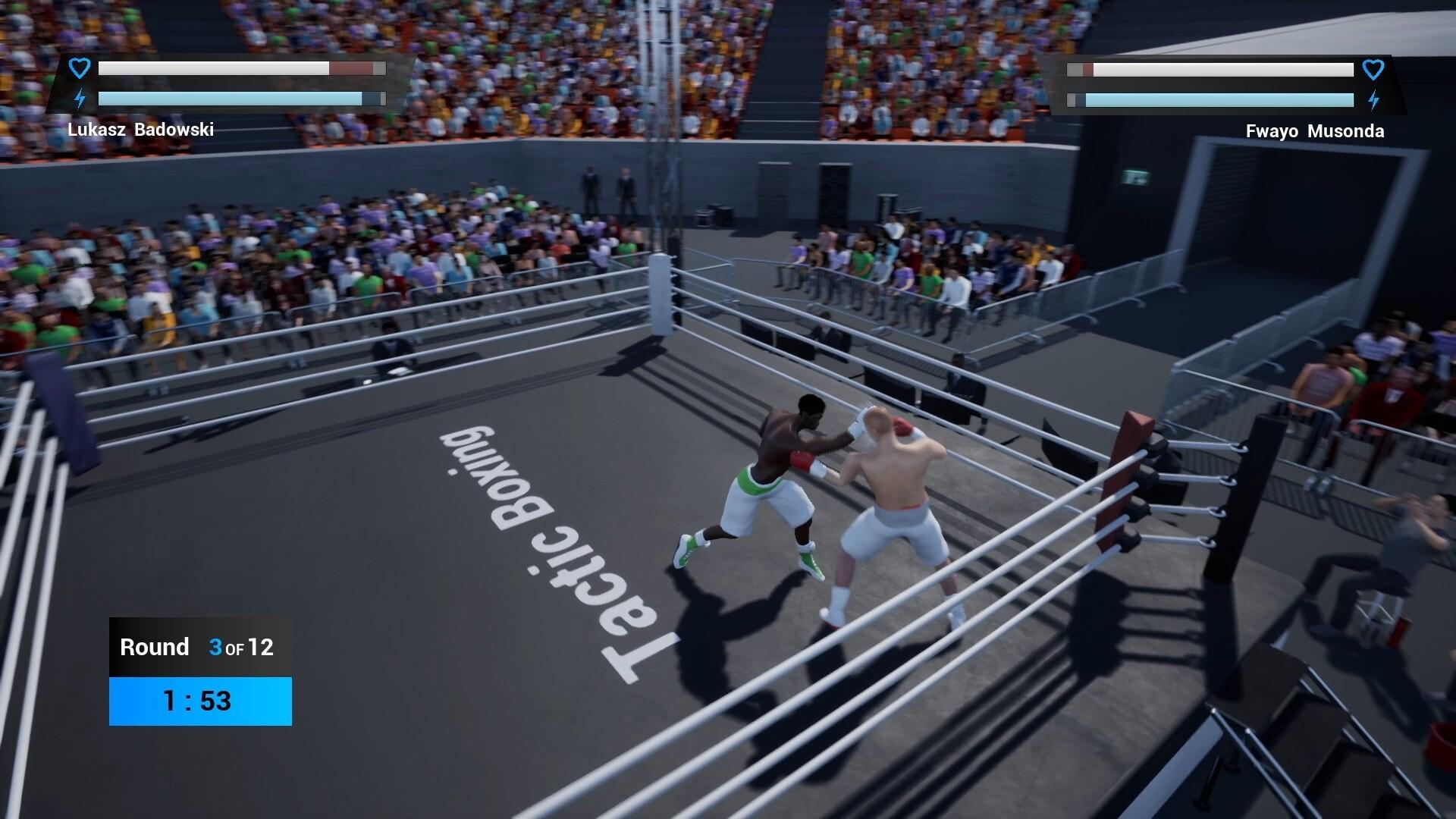This screenshot has height=819, width=1456.
Task: Click Lukasz Badowski's heart health icon
Action: pyautogui.click(x=79, y=68)
